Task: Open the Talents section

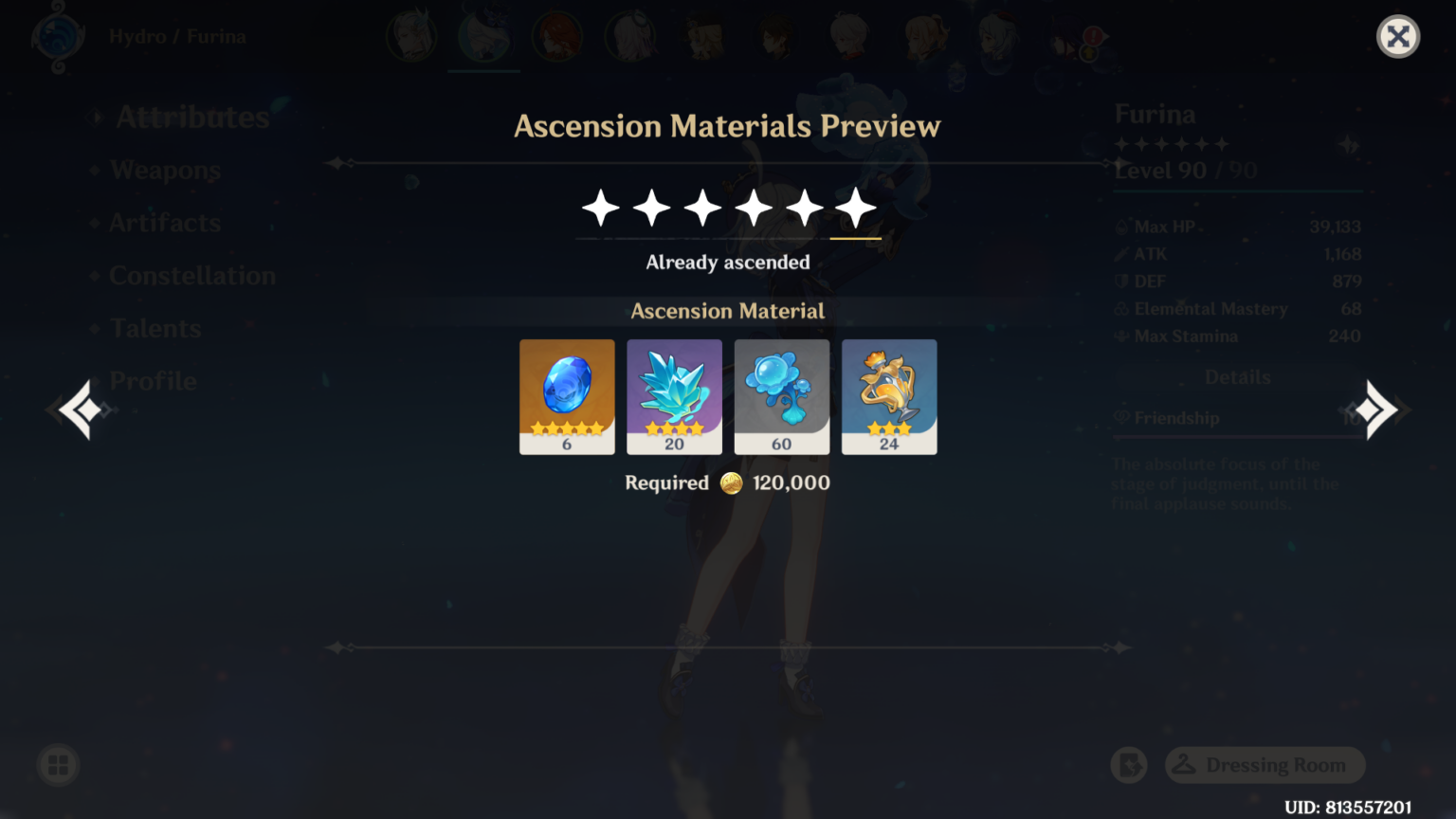Action: click(155, 328)
